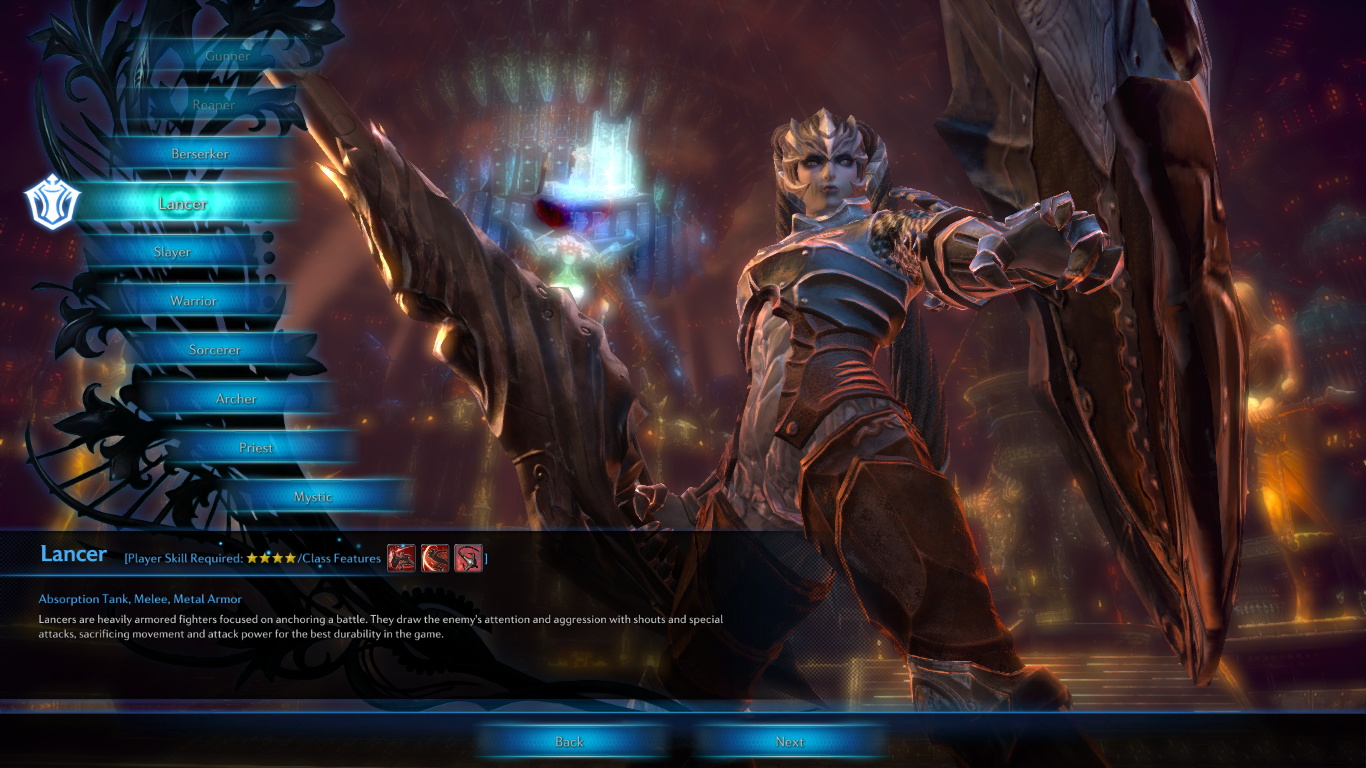The width and height of the screenshot is (1366, 768).
Task: Select the Priest class
Action: pyautogui.click(x=256, y=448)
